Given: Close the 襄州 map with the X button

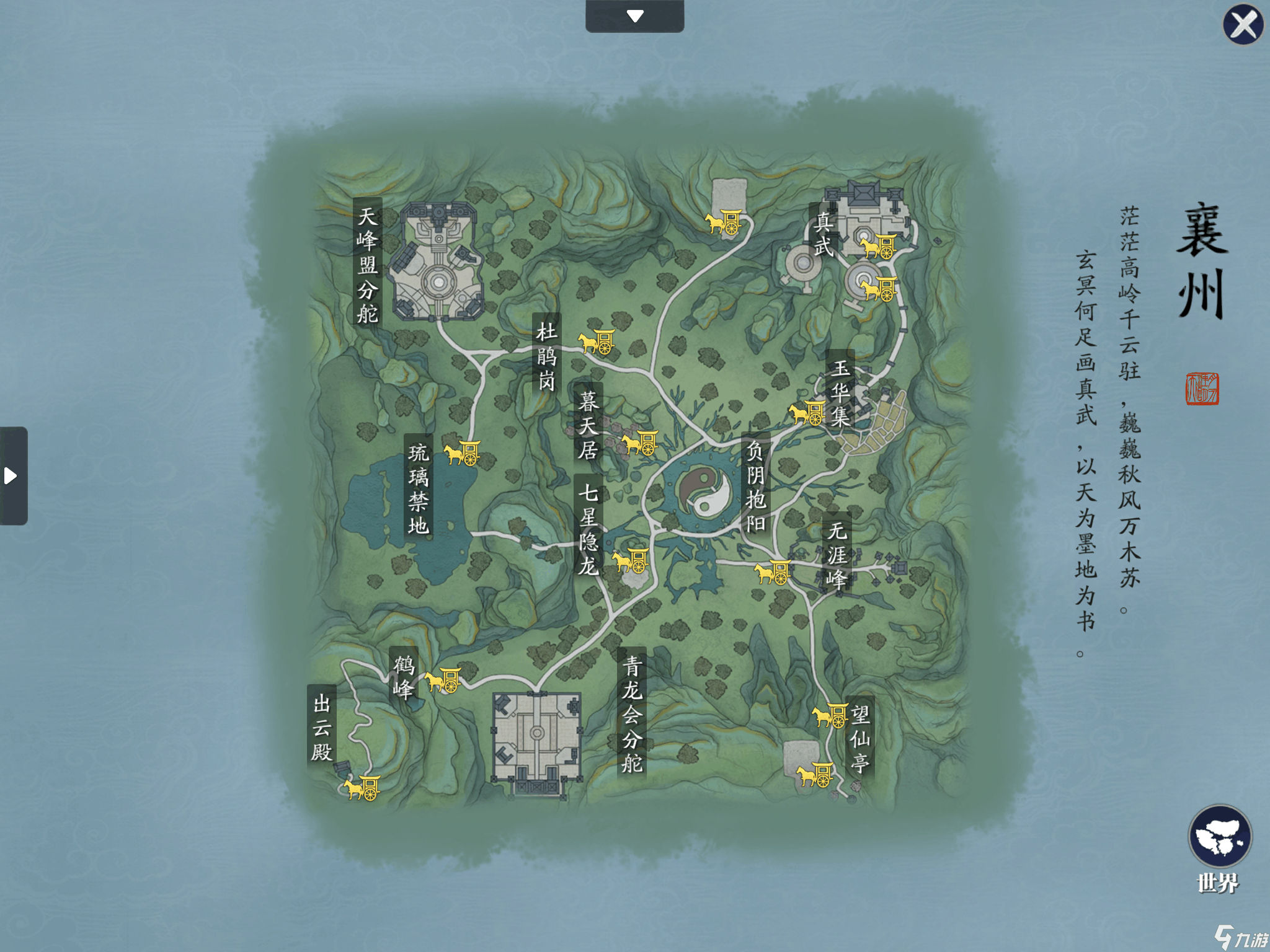Looking at the screenshot, I should [1242, 25].
